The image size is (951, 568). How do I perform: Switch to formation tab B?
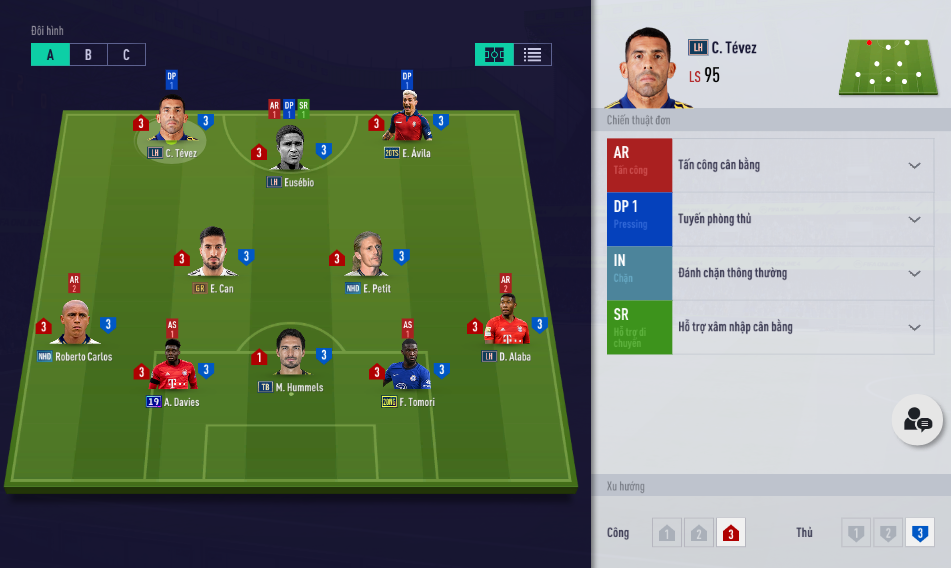point(88,55)
